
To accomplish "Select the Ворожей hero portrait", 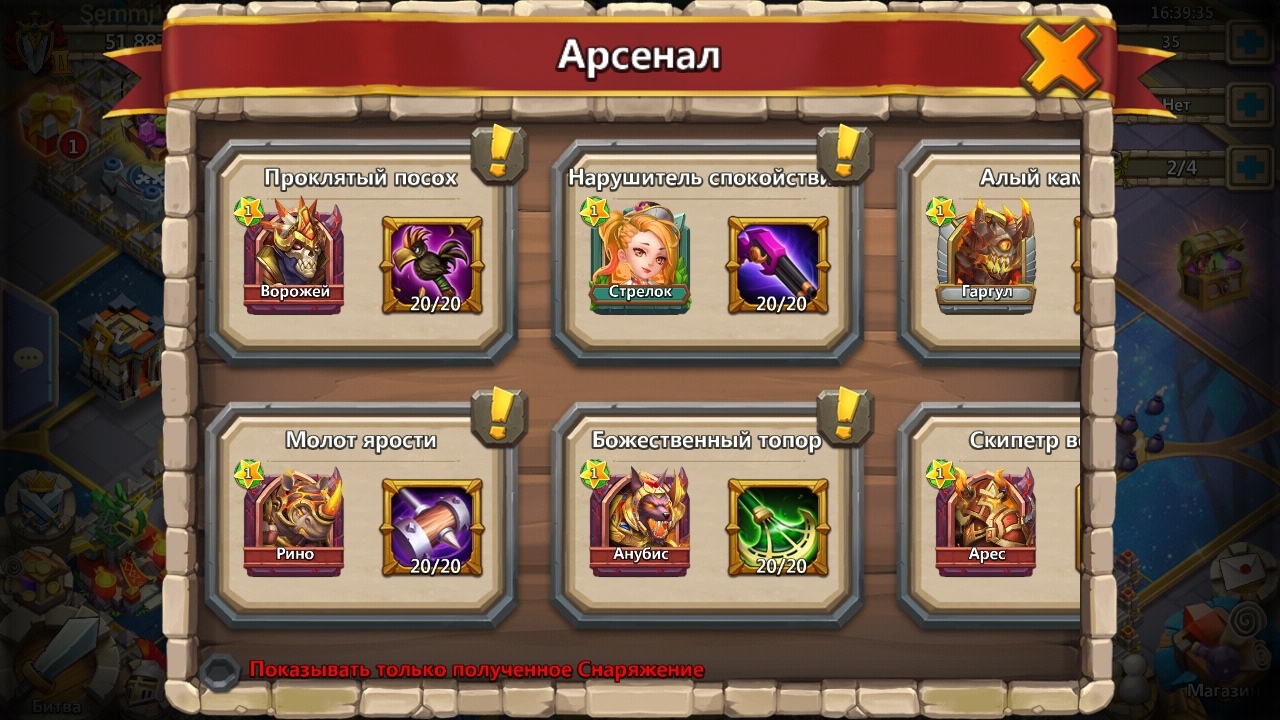I will coord(292,257).
